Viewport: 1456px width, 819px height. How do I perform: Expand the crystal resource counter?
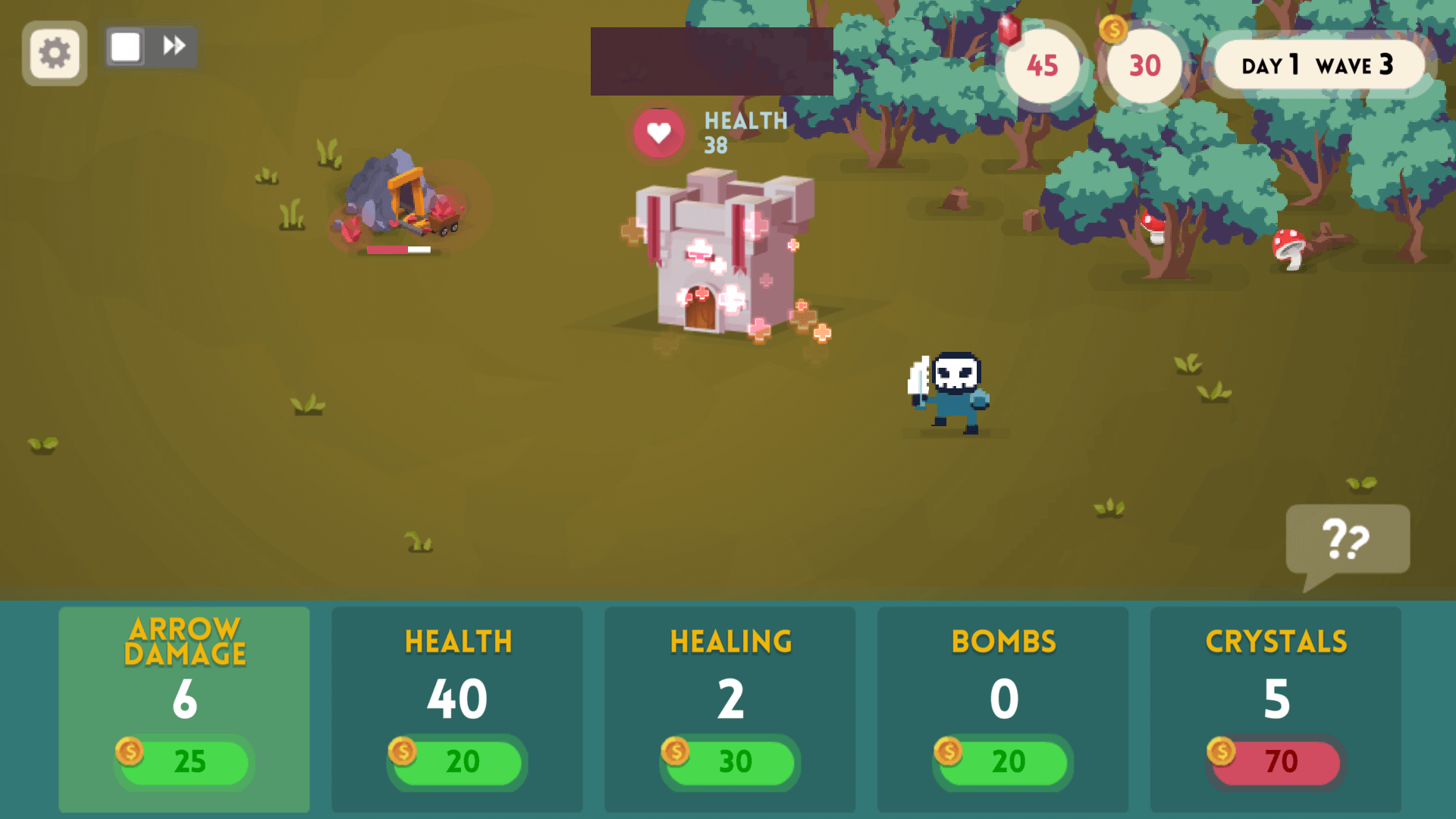click(1043, 67)
